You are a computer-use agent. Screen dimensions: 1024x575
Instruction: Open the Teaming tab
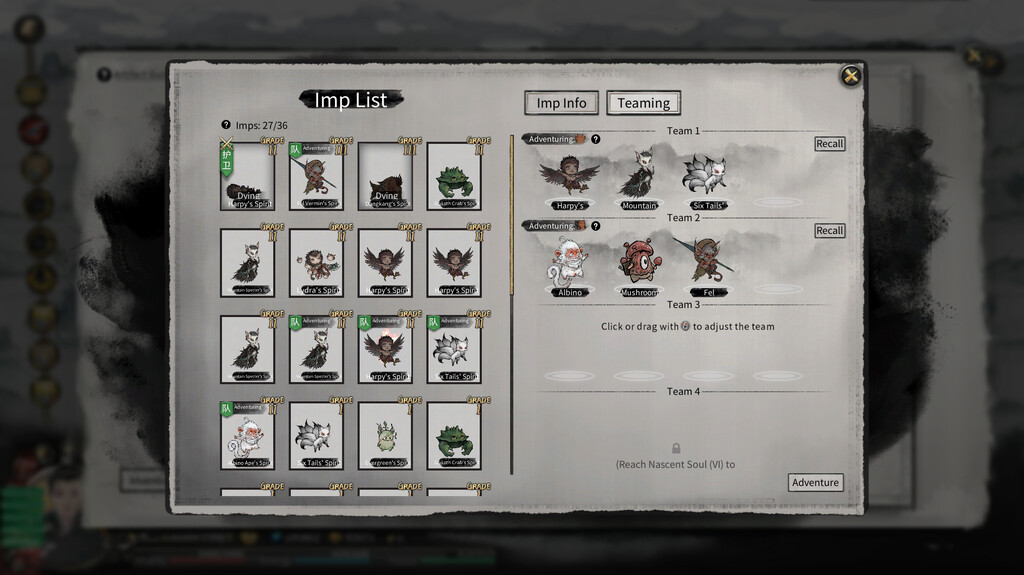[643, 103]
